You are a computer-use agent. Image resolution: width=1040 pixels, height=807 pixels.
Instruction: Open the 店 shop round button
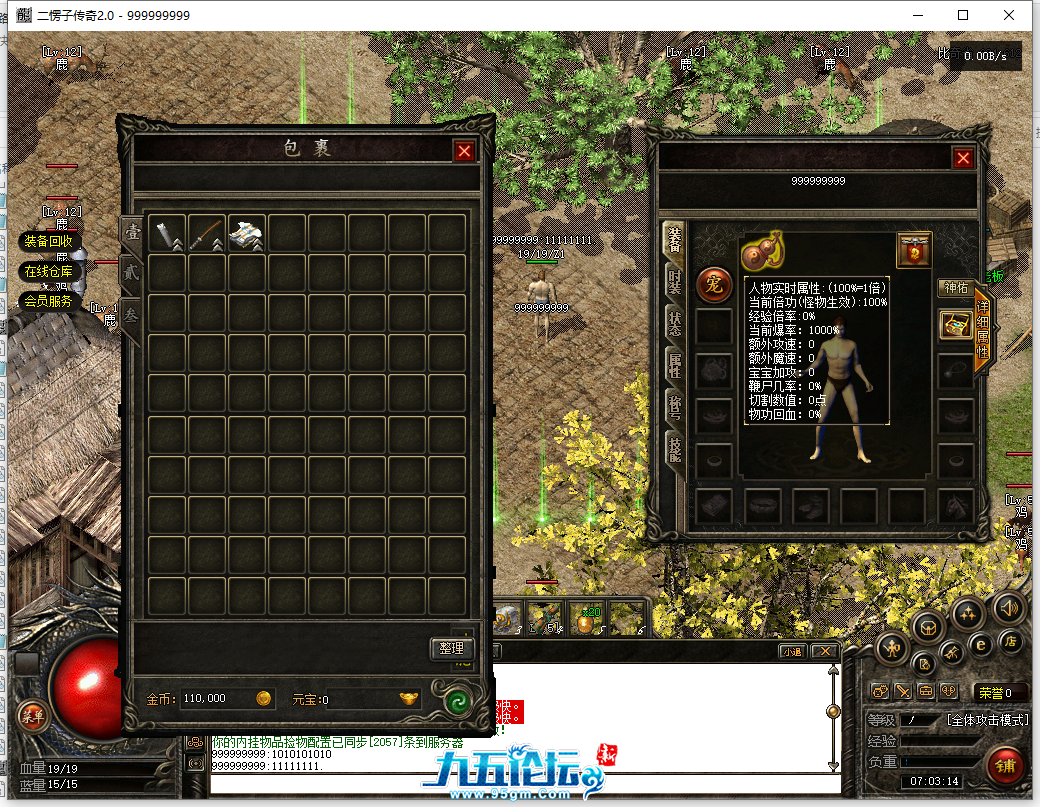[1010, 640]
